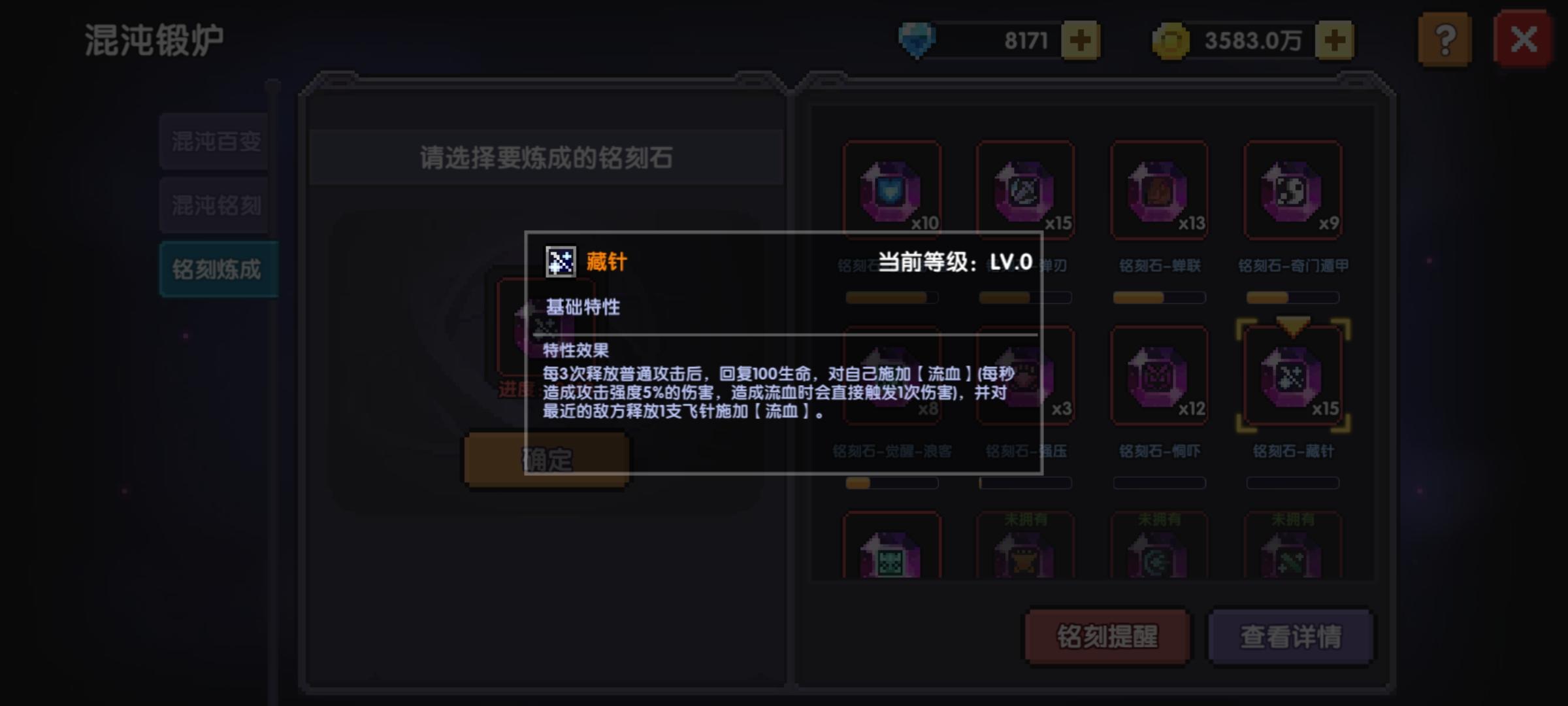Select the 铭刻石-蝉联 stone icon
Viewport: 1568px width, 706px height.
pos(1160,191)
